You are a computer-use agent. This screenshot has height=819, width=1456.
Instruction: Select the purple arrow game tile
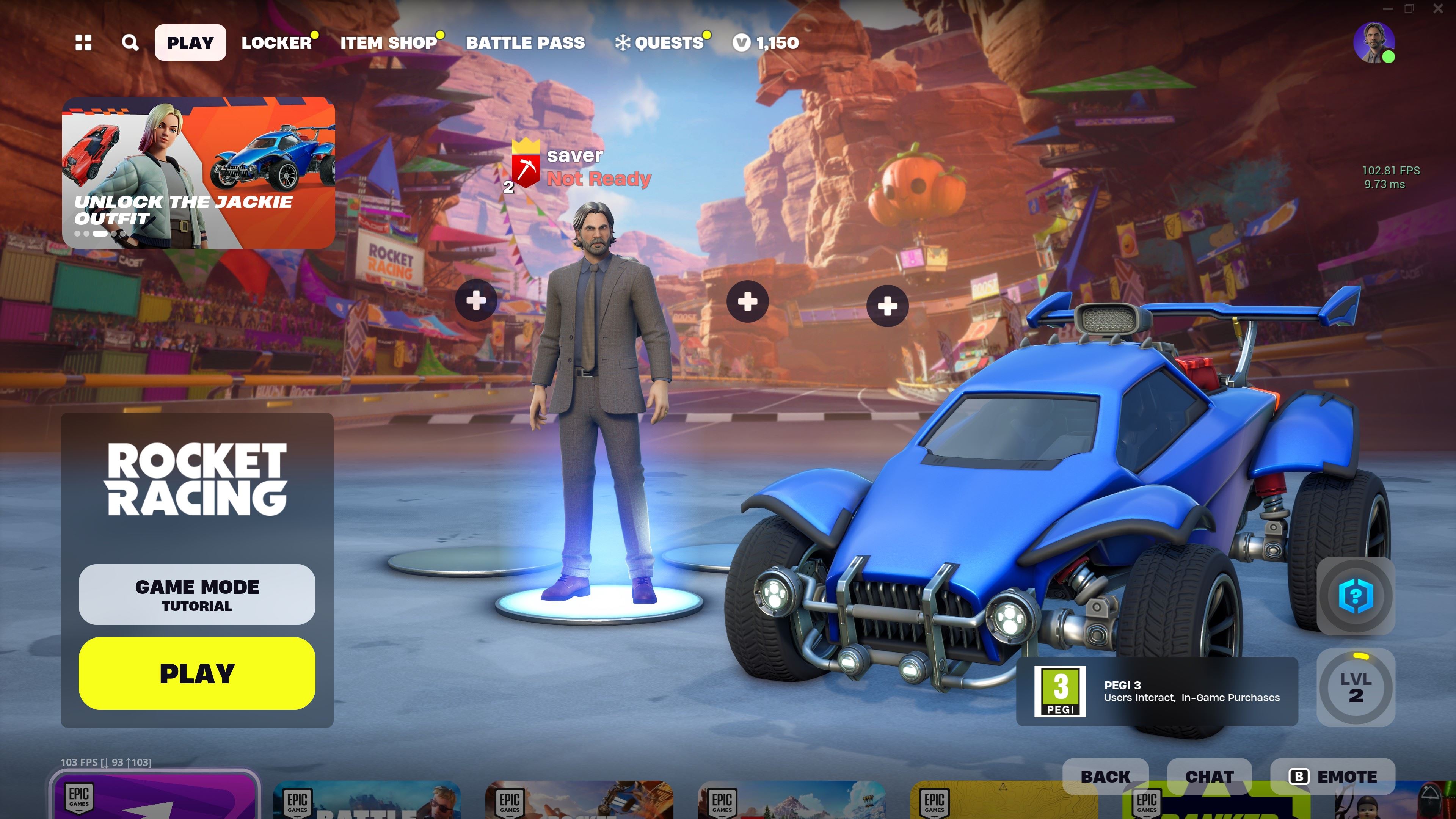pyautogui.click(x=154, y=797)
